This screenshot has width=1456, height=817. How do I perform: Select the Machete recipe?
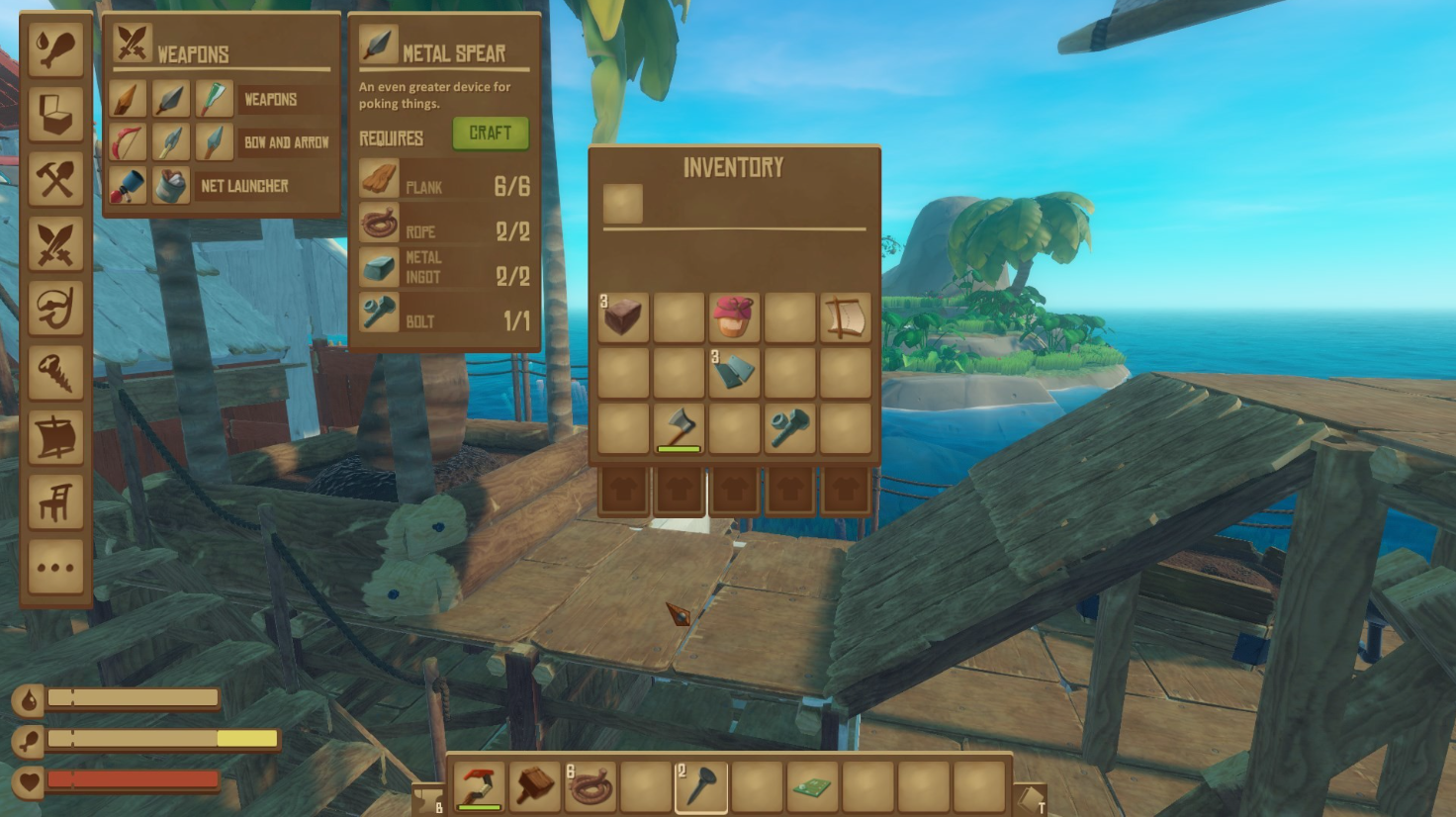click(214, 98)
